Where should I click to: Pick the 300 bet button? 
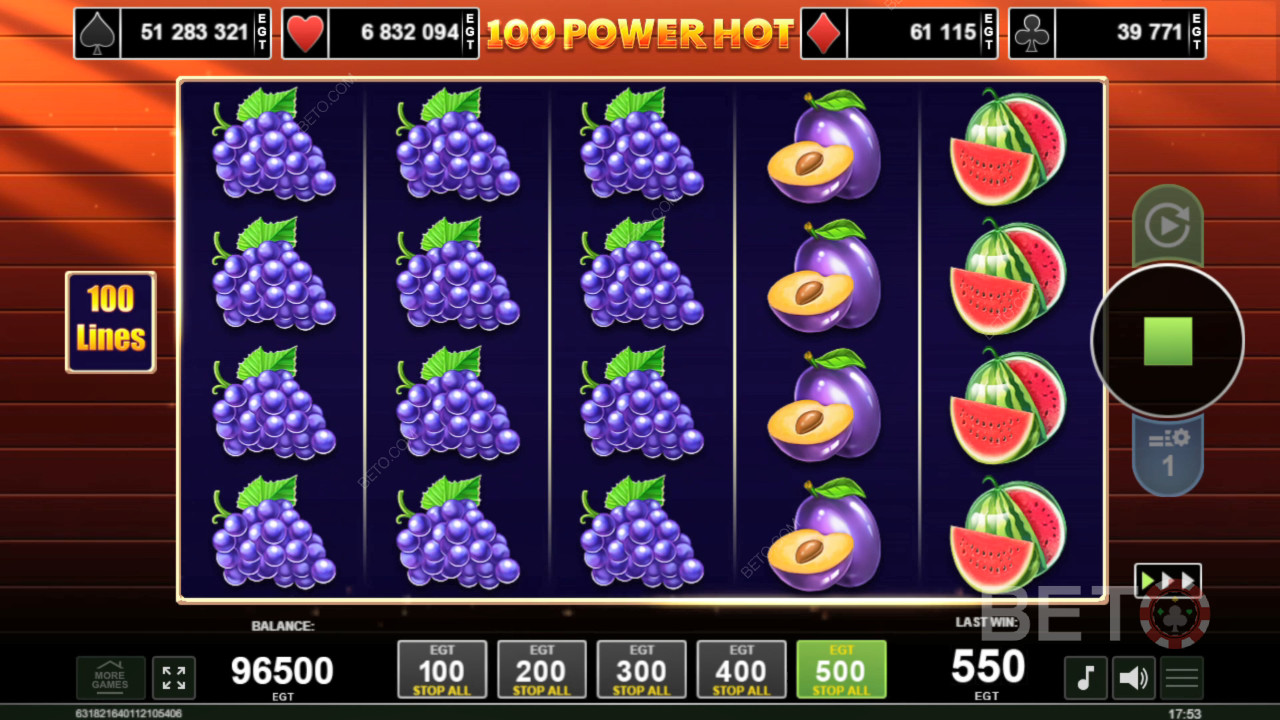click(x=642, y=669)
